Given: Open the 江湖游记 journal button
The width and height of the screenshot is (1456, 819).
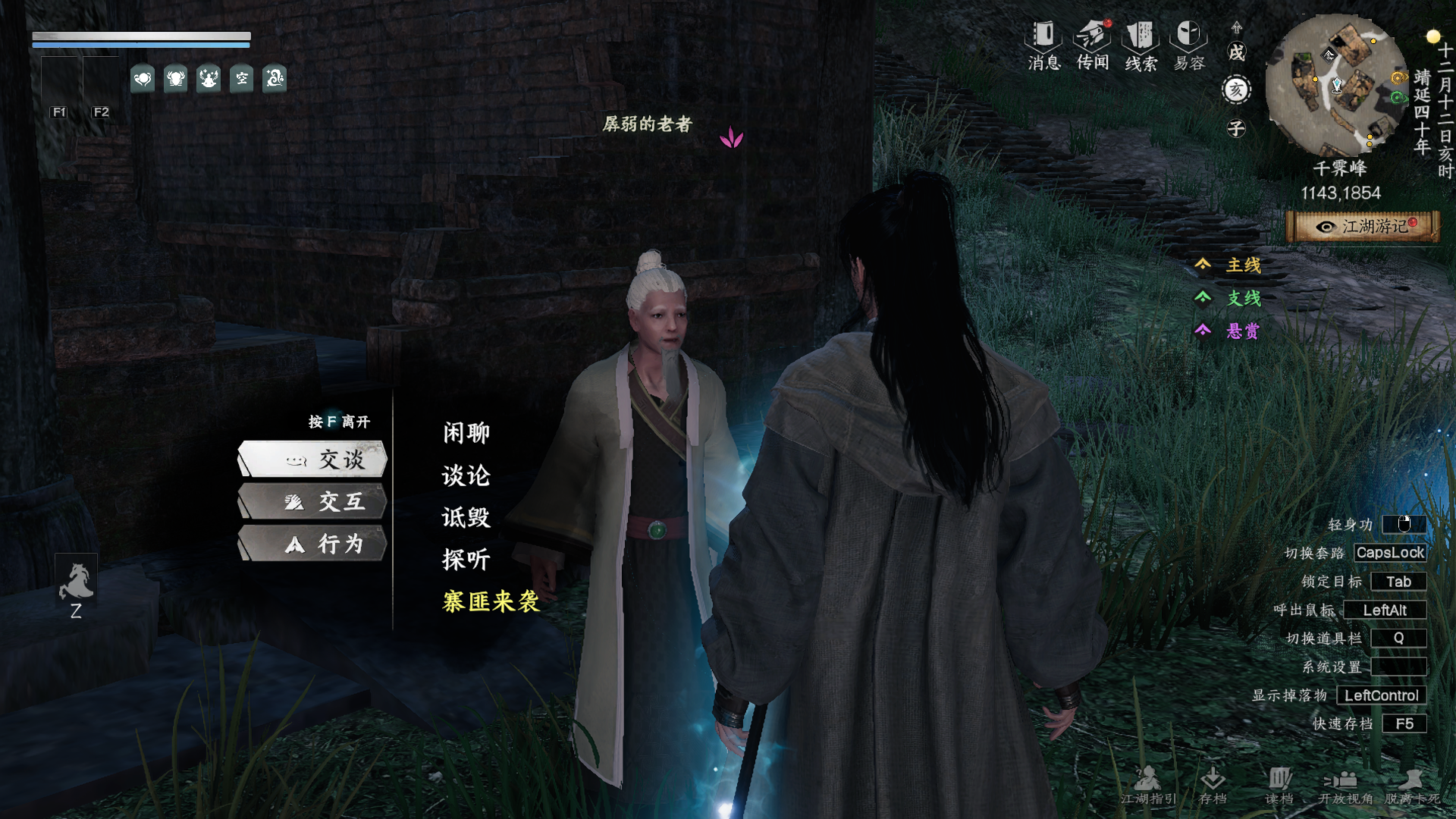Looking at the screenshot, I should (1363, 227).
